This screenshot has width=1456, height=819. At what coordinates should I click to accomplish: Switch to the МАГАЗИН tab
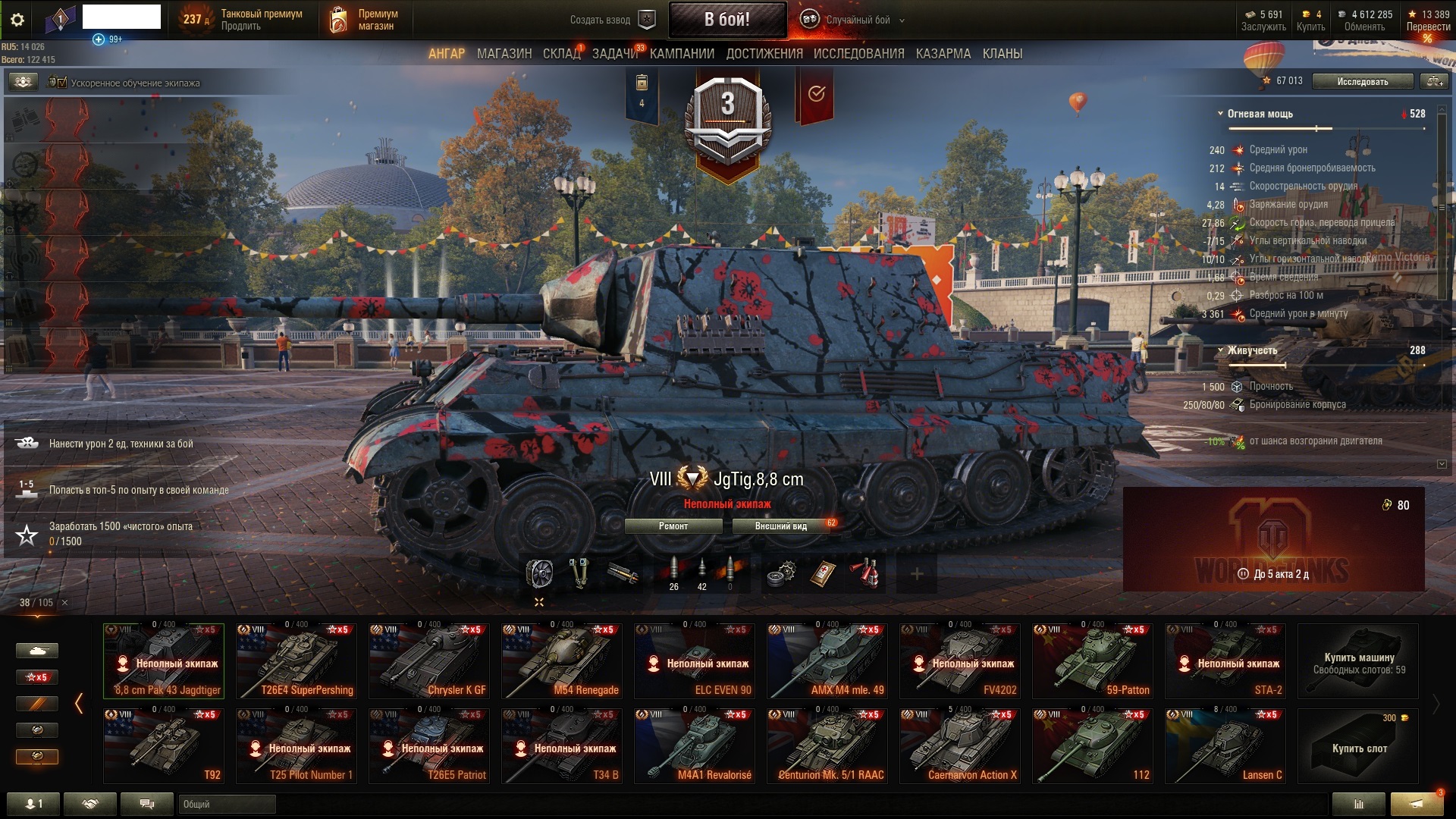[x=504, y=54]
